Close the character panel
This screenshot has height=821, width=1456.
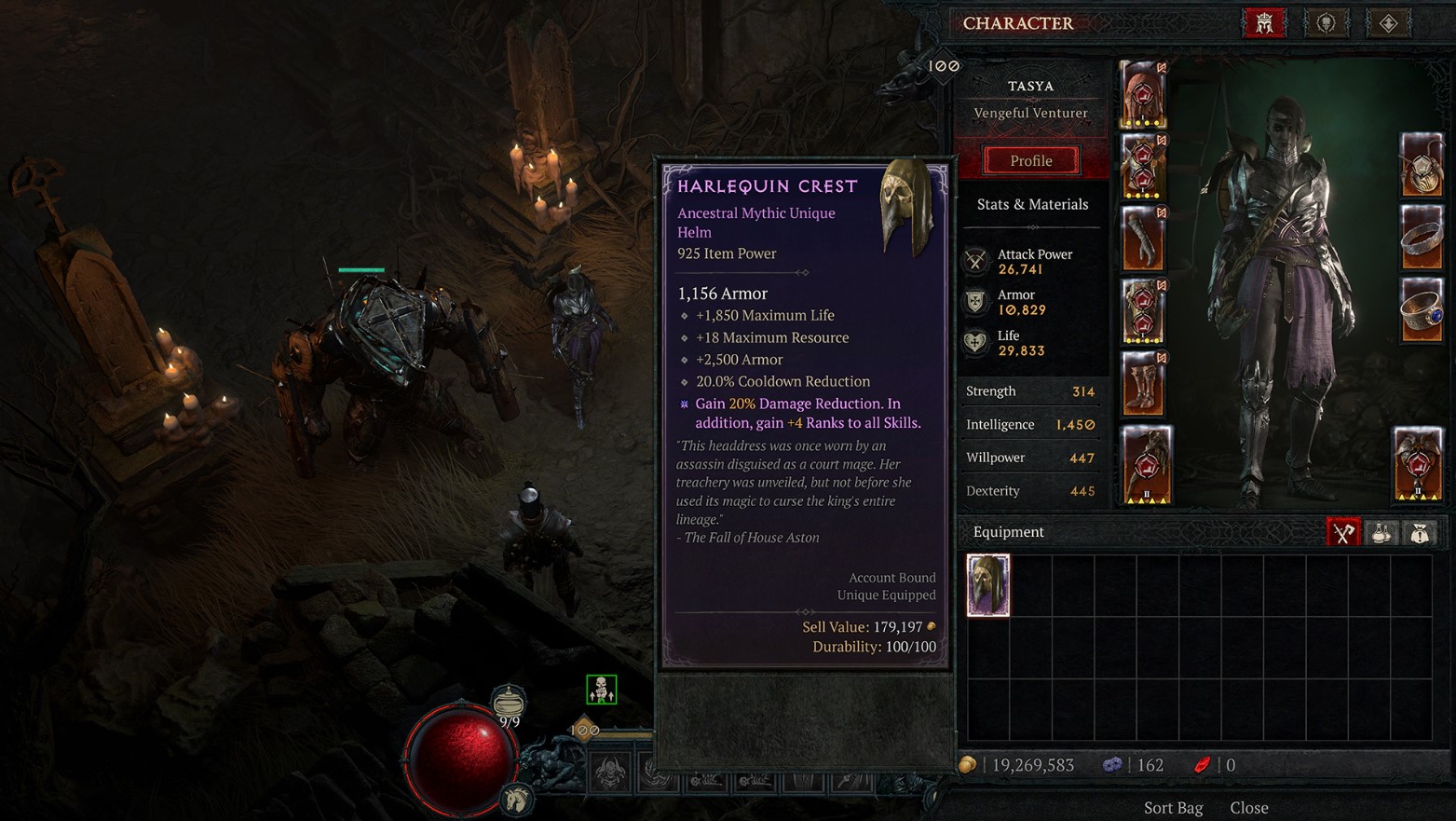coord(1249,807)
